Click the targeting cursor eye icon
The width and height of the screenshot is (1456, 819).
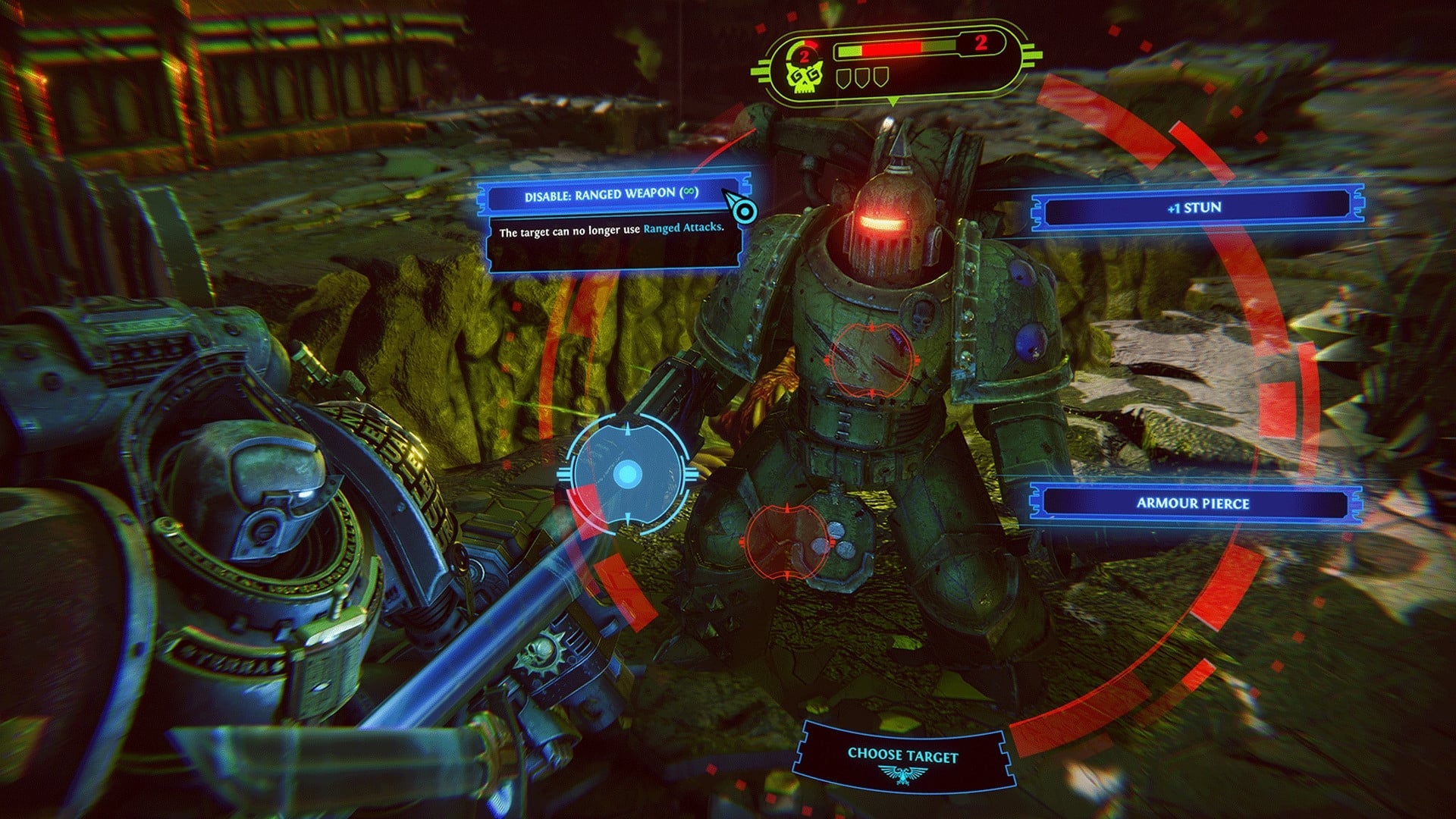click(746, 210)
